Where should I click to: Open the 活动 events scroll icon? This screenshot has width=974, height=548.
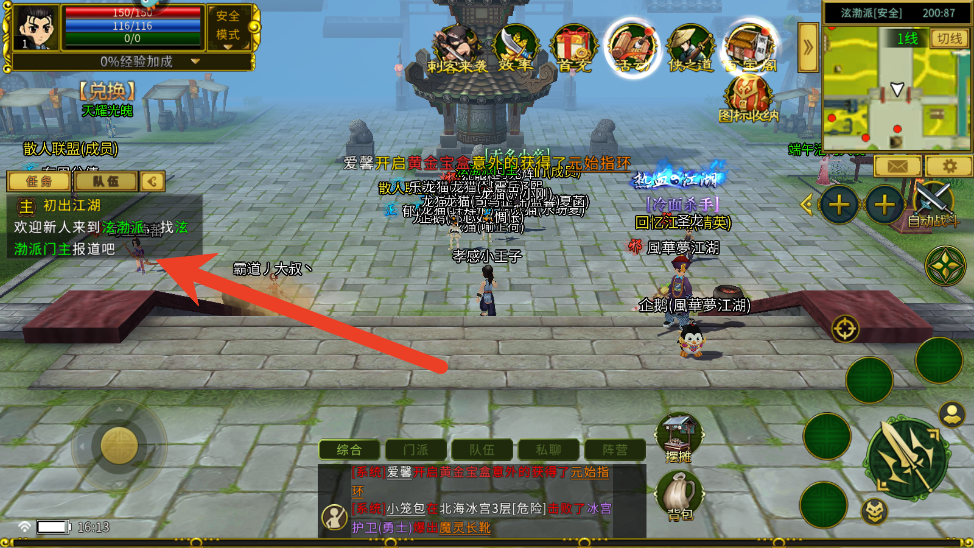633,47
